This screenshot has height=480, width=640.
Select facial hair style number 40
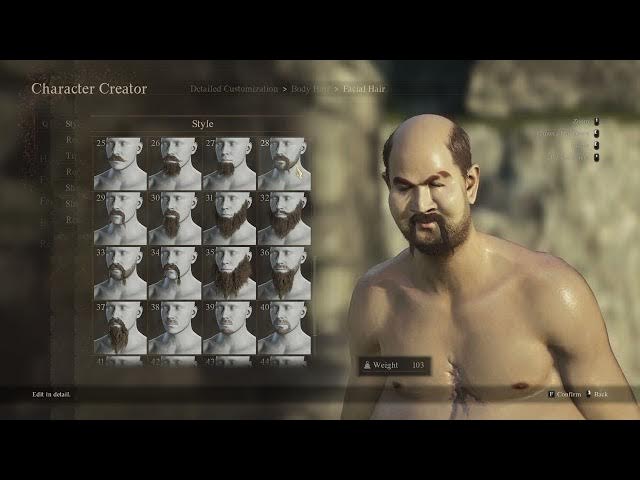point(283,327)
